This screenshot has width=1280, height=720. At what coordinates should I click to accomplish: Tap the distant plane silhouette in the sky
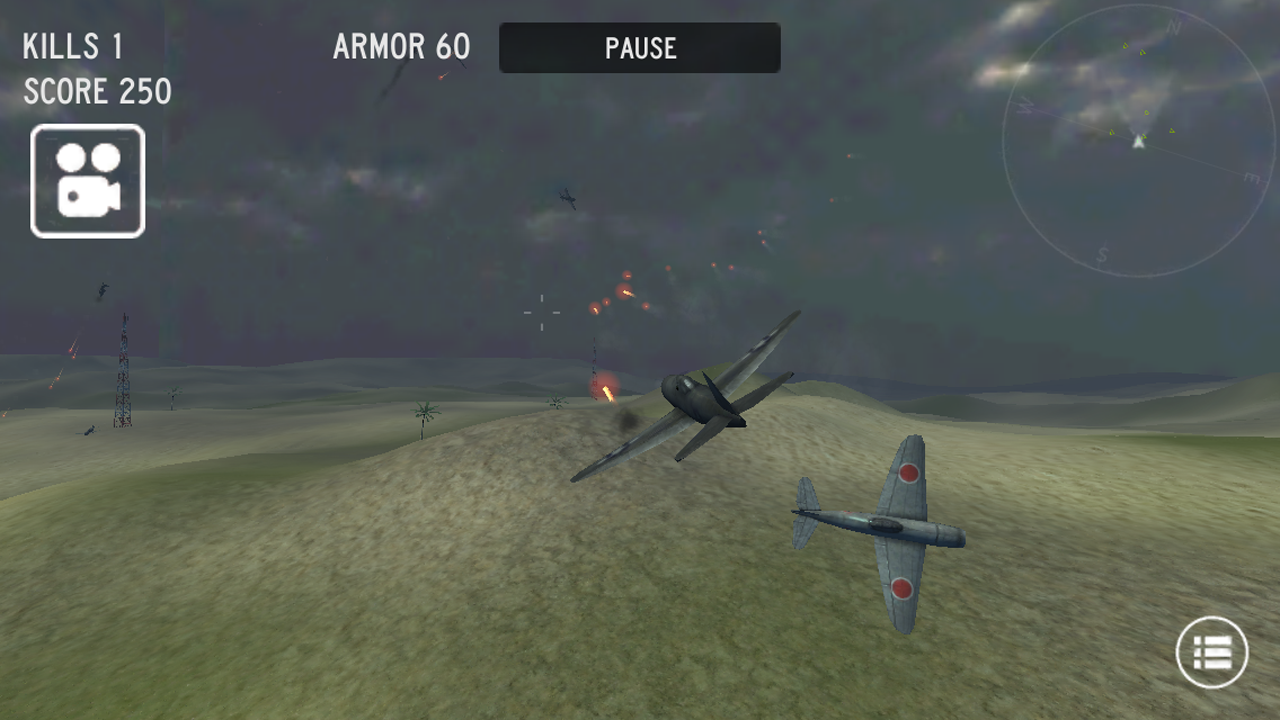567,200
